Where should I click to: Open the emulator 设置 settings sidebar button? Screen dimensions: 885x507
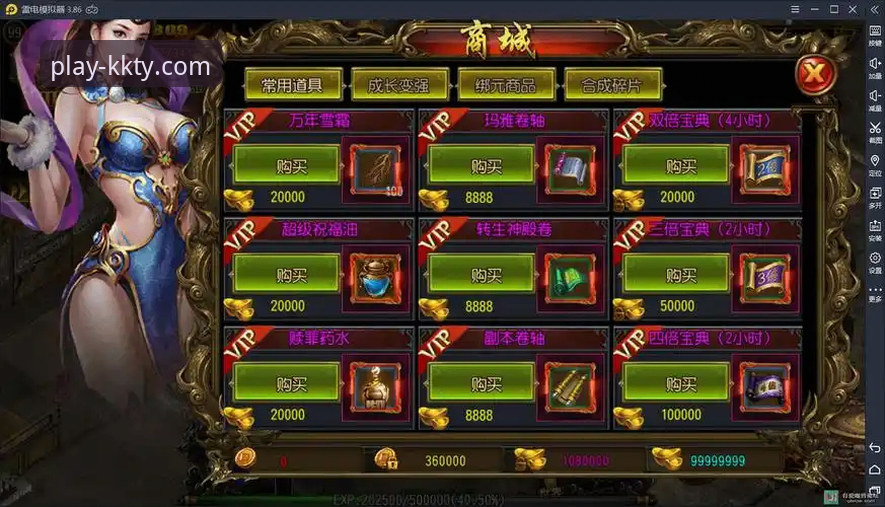pyautogui.click(x=875, y=262)
